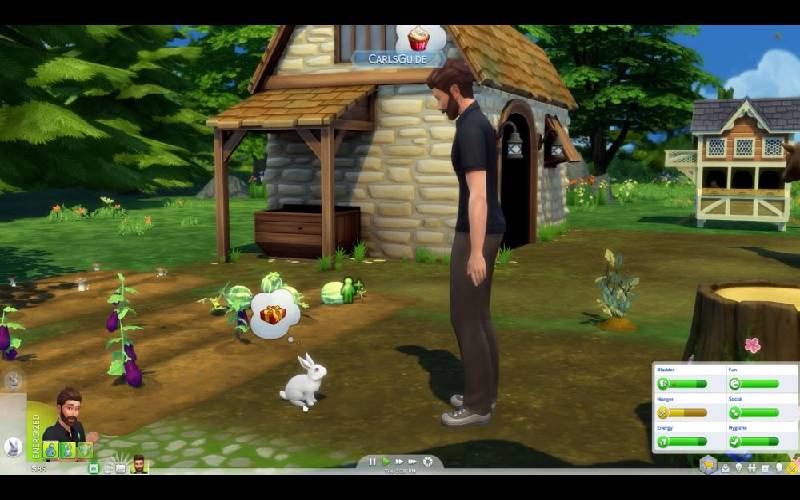Viewport: 800px width, 500px height.
Task: Pause the game with the pause button
Action: pyautogui.click(x=372, y=461)
